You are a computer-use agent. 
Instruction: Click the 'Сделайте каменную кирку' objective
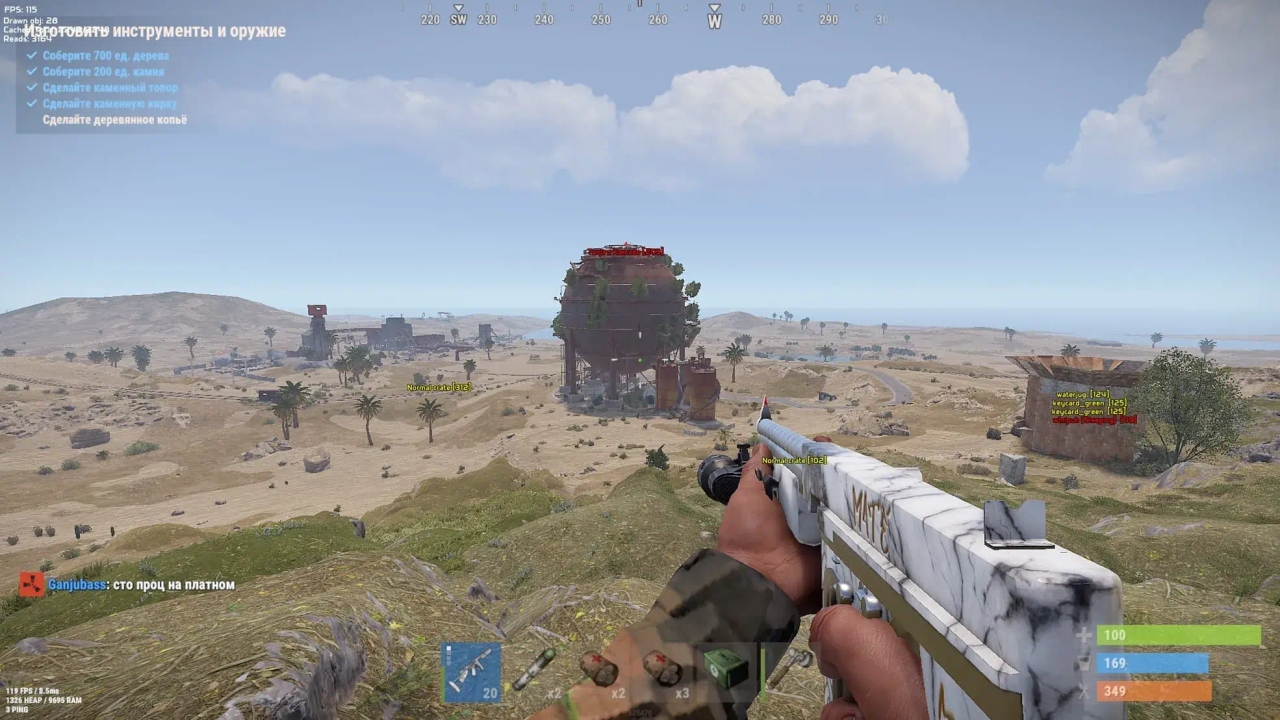coord(109,103)
